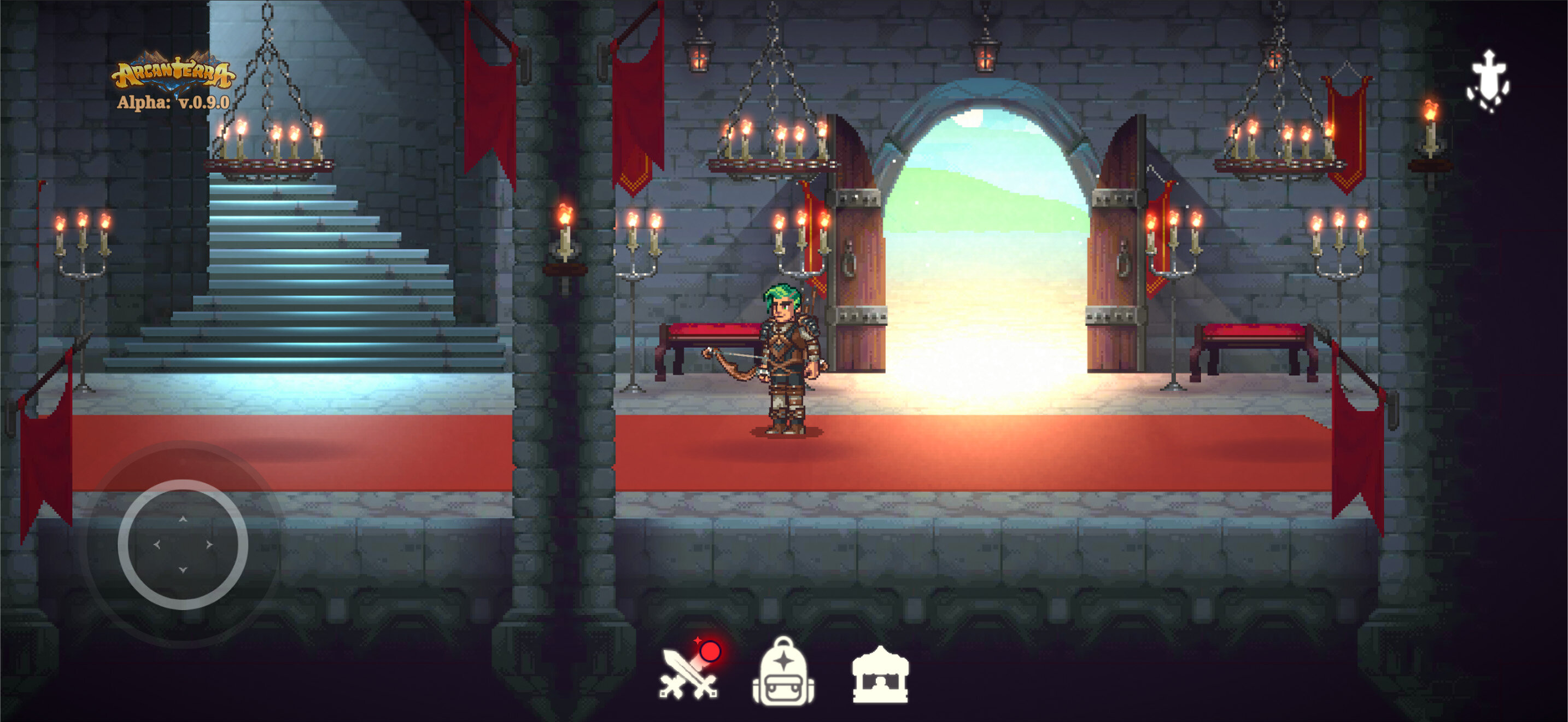This screenshot has height=722, width=1568.
Task: Open the backpack inventory
Action: 783,672
